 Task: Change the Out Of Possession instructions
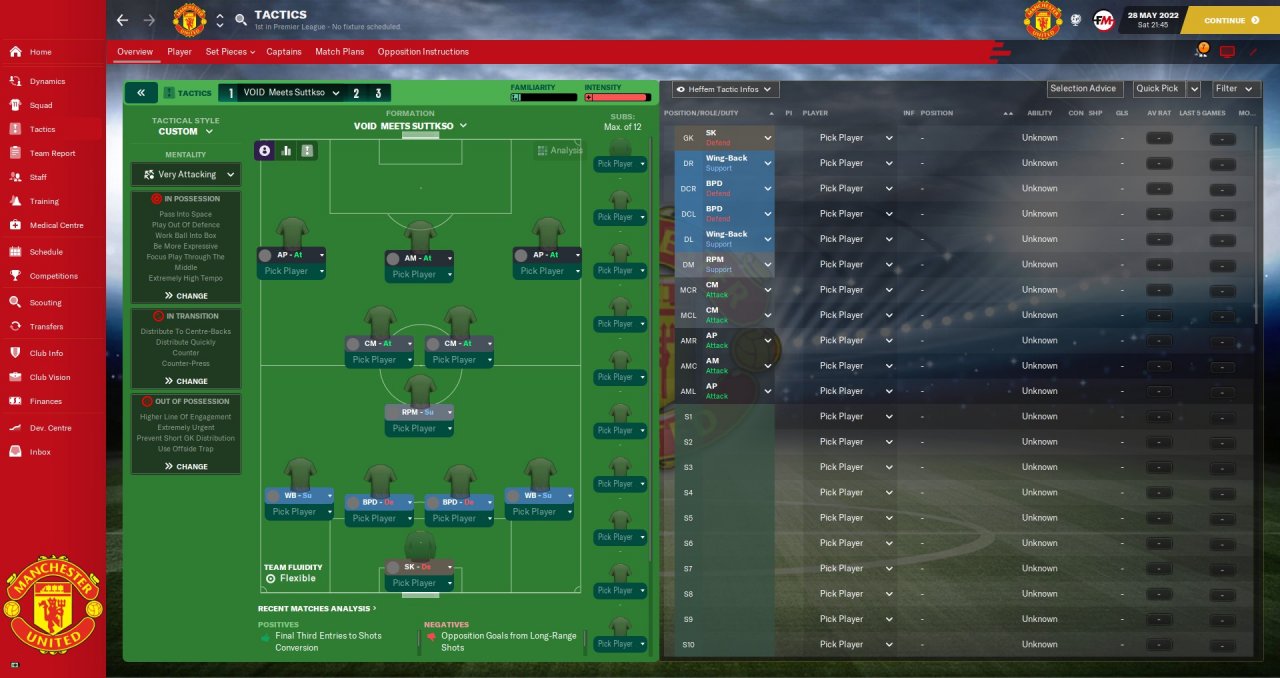[186, 466]
